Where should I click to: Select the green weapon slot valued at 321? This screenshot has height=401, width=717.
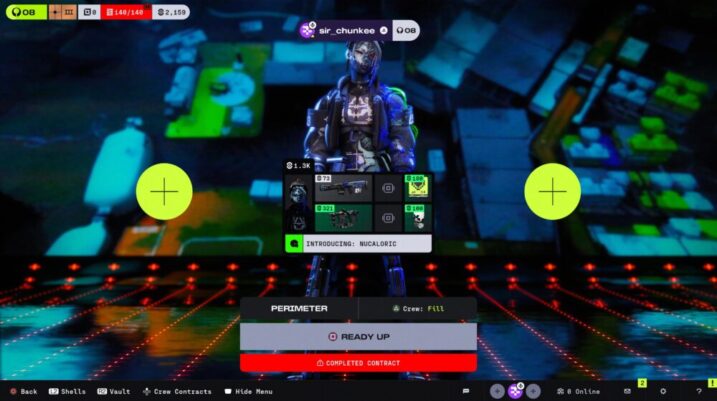coord(343,216)
